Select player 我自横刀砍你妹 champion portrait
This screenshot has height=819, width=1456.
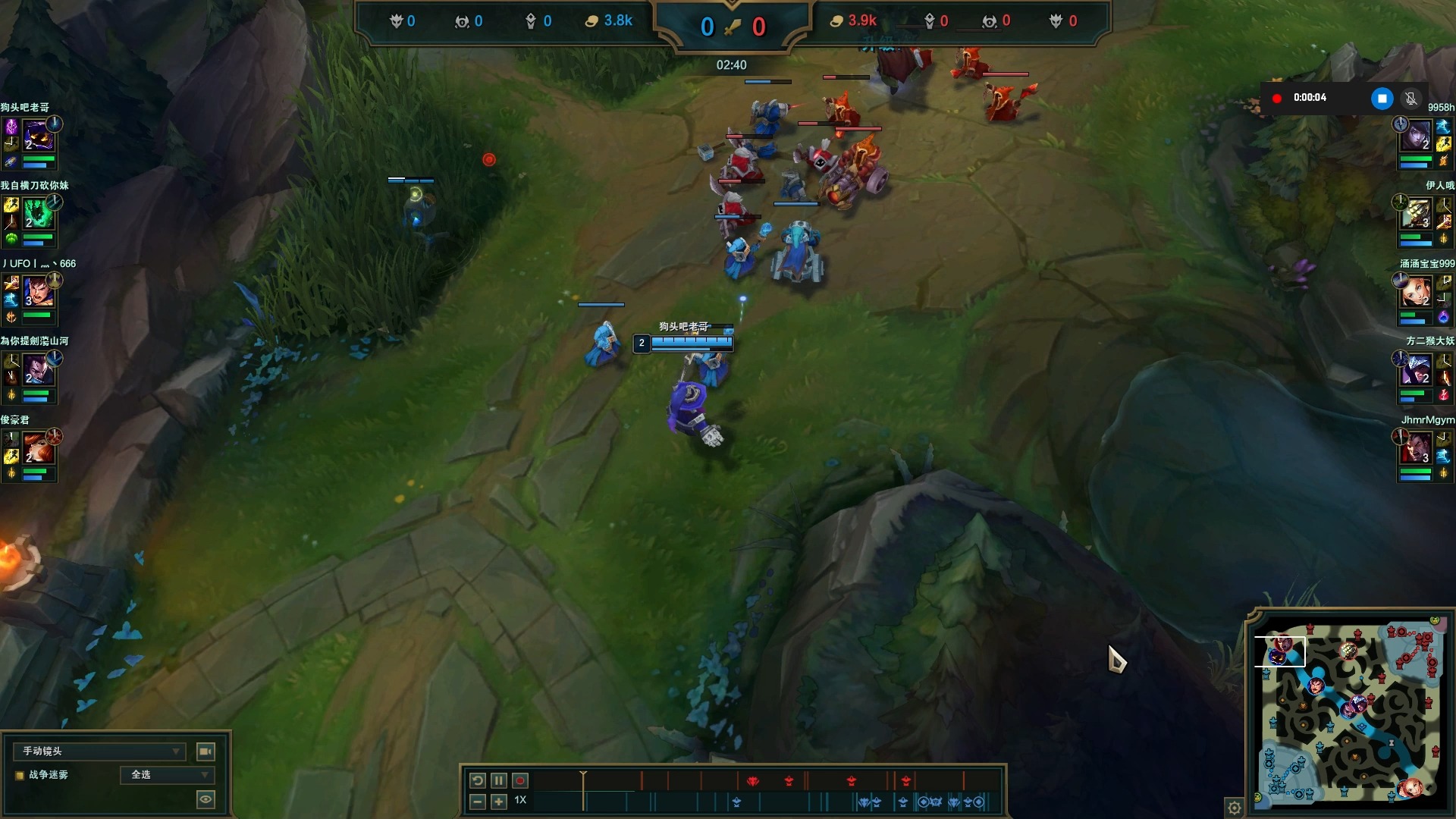(x=38, y=215)
